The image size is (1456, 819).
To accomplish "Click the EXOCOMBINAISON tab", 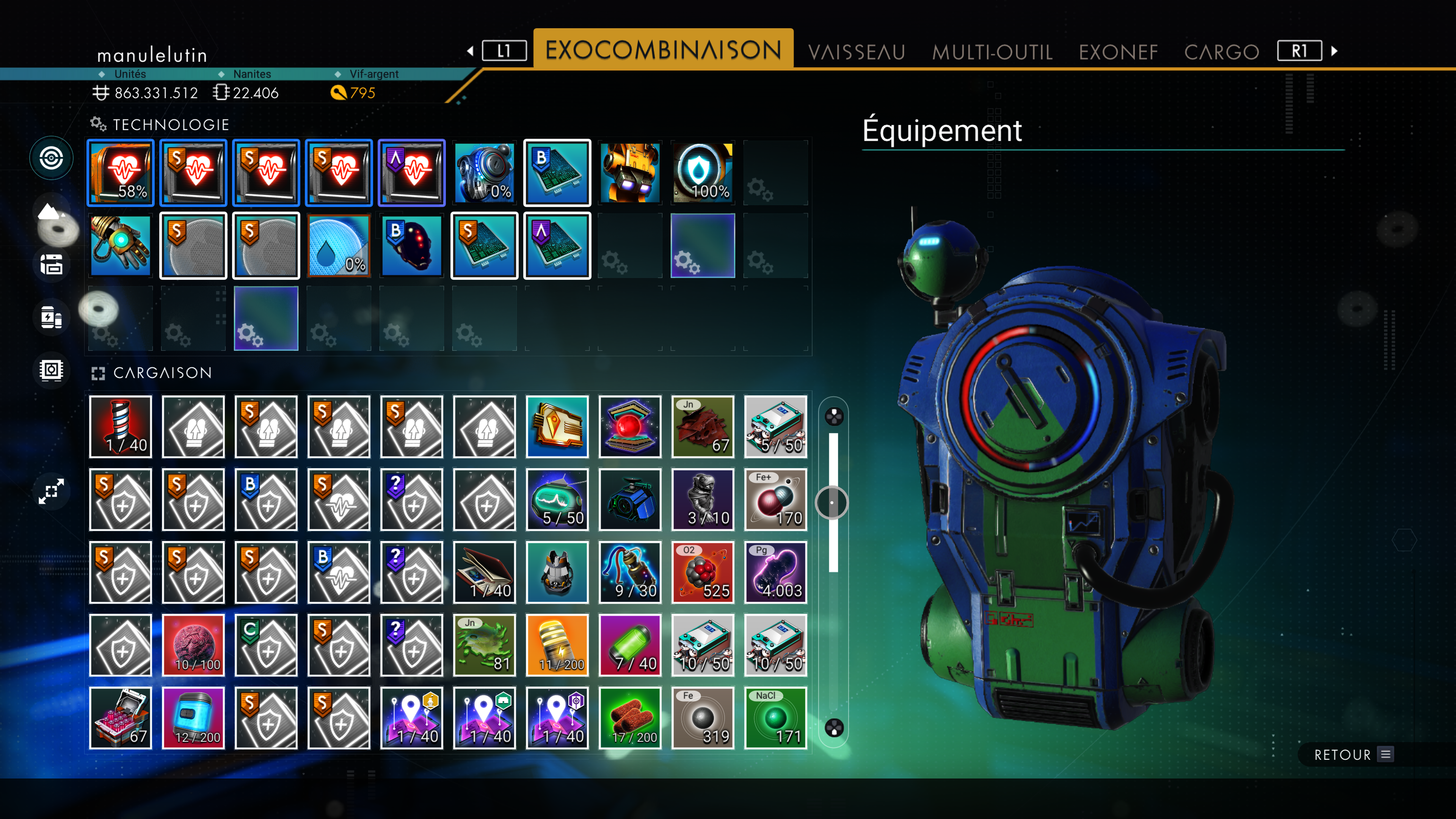I will (663, 50).
